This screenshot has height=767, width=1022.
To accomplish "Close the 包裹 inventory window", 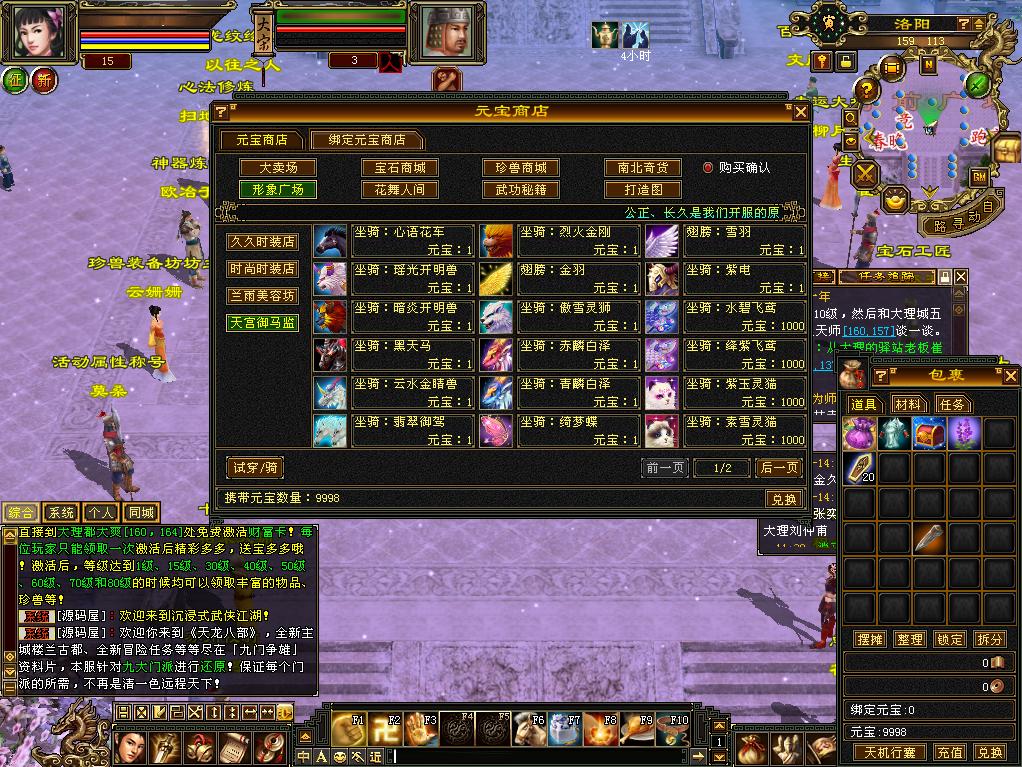I will 1010,377.
